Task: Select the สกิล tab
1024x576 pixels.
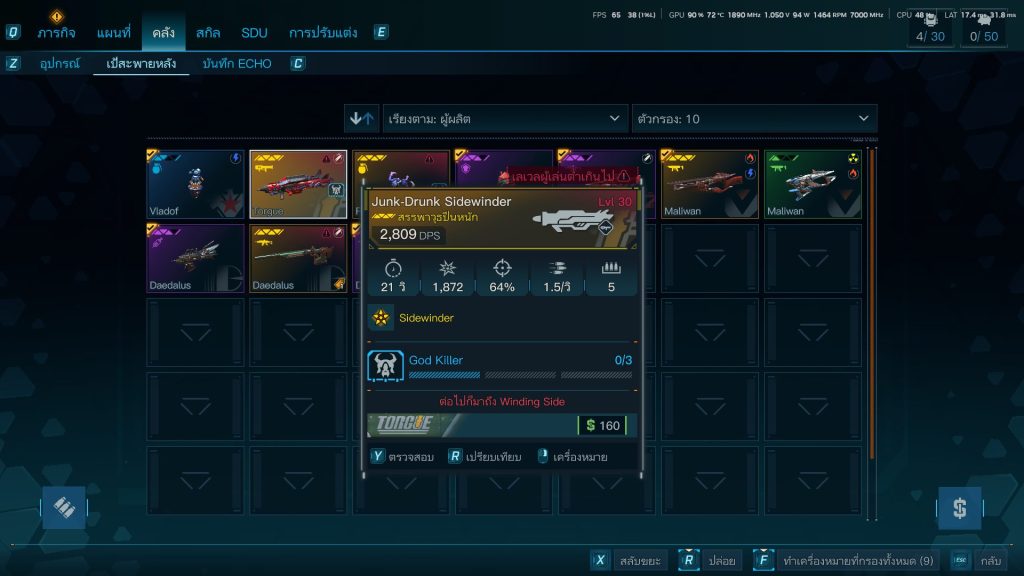Action: coord(208,32)
